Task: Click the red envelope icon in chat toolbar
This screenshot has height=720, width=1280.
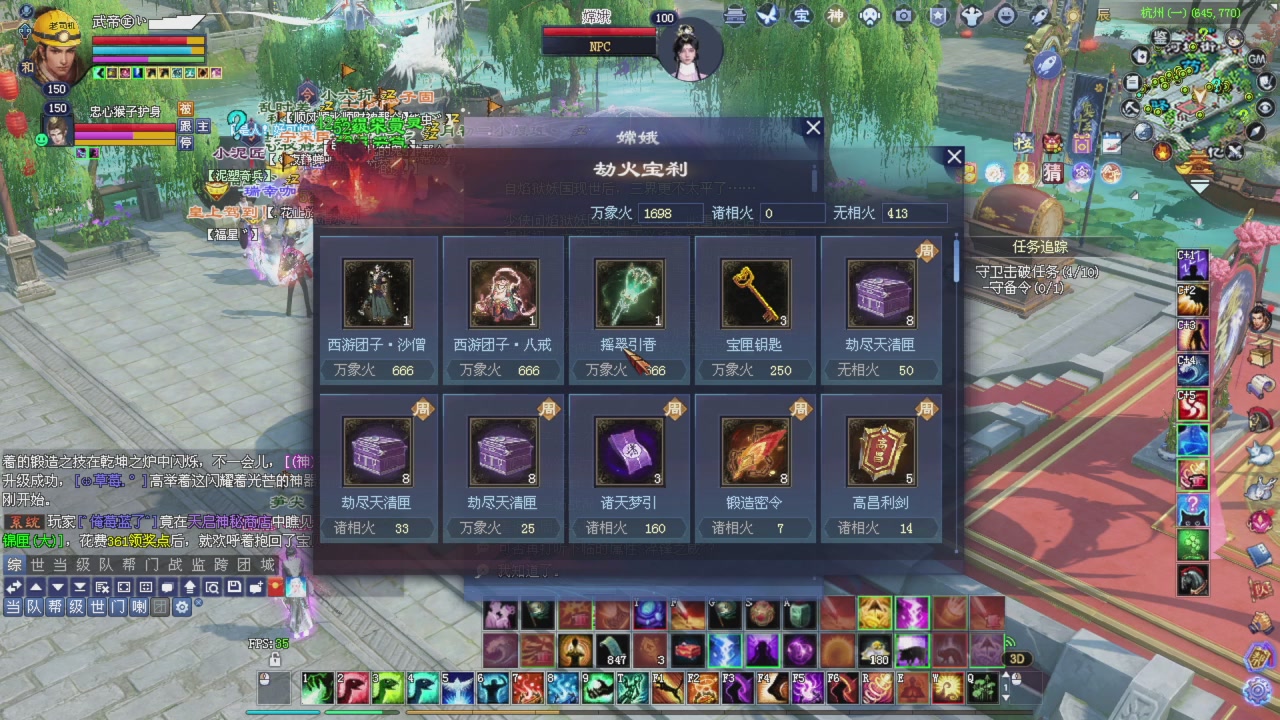Action: pos(275,587)
